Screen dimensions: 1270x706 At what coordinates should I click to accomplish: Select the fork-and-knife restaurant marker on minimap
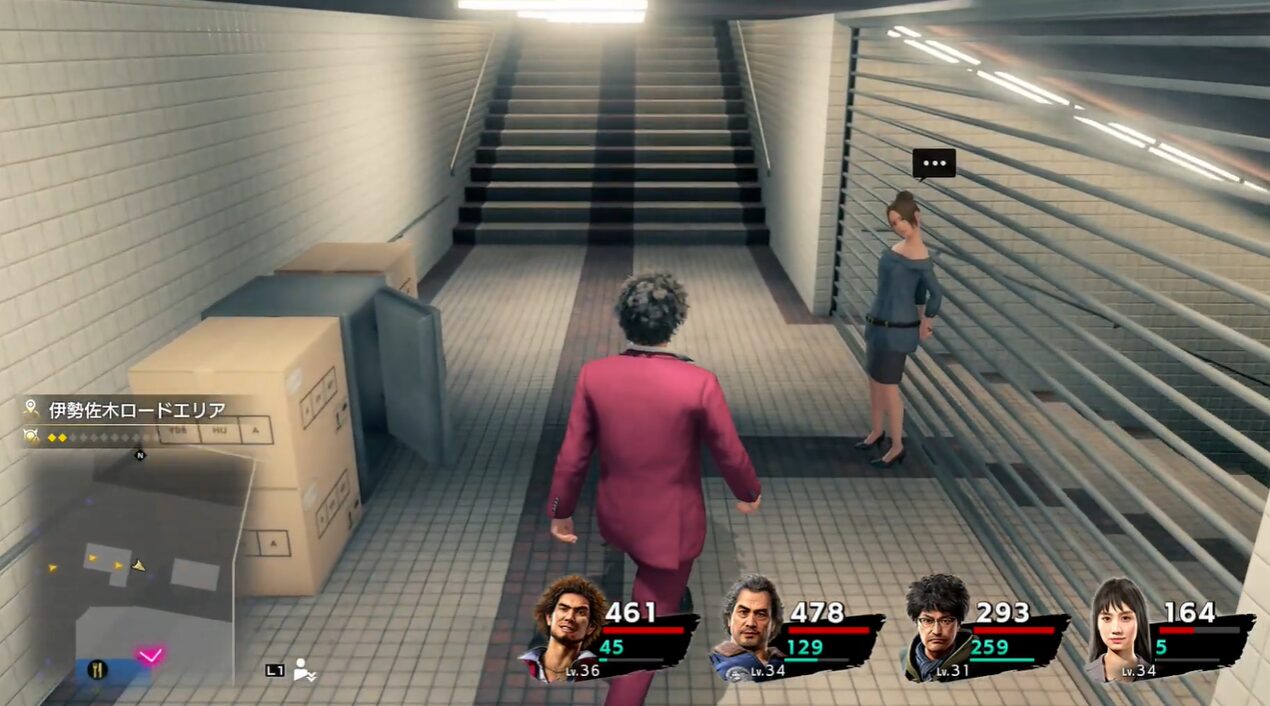(x=98, y=671)
